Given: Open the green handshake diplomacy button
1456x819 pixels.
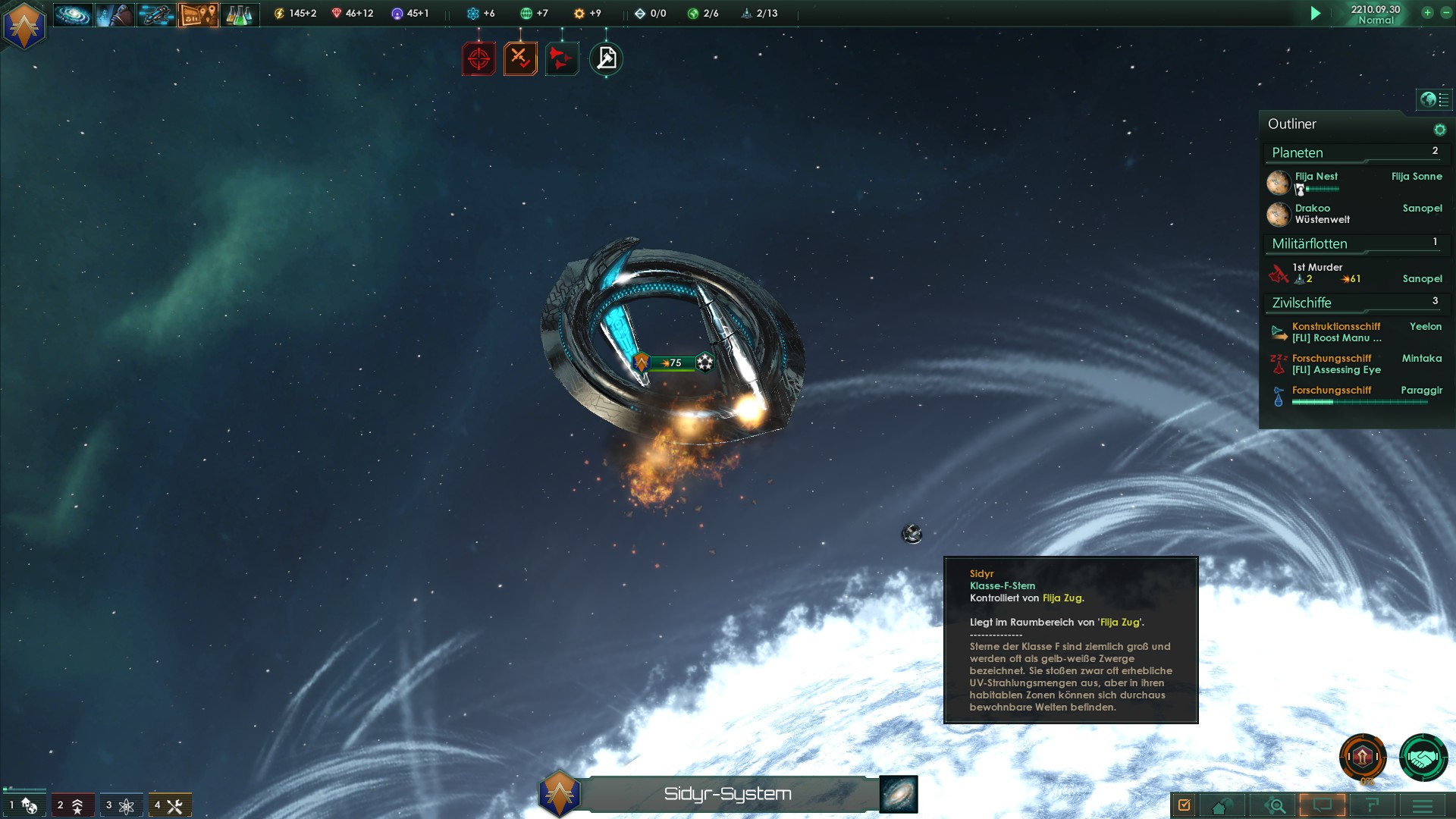Looking at the screenshot, I should click(x=1423, y=757).
